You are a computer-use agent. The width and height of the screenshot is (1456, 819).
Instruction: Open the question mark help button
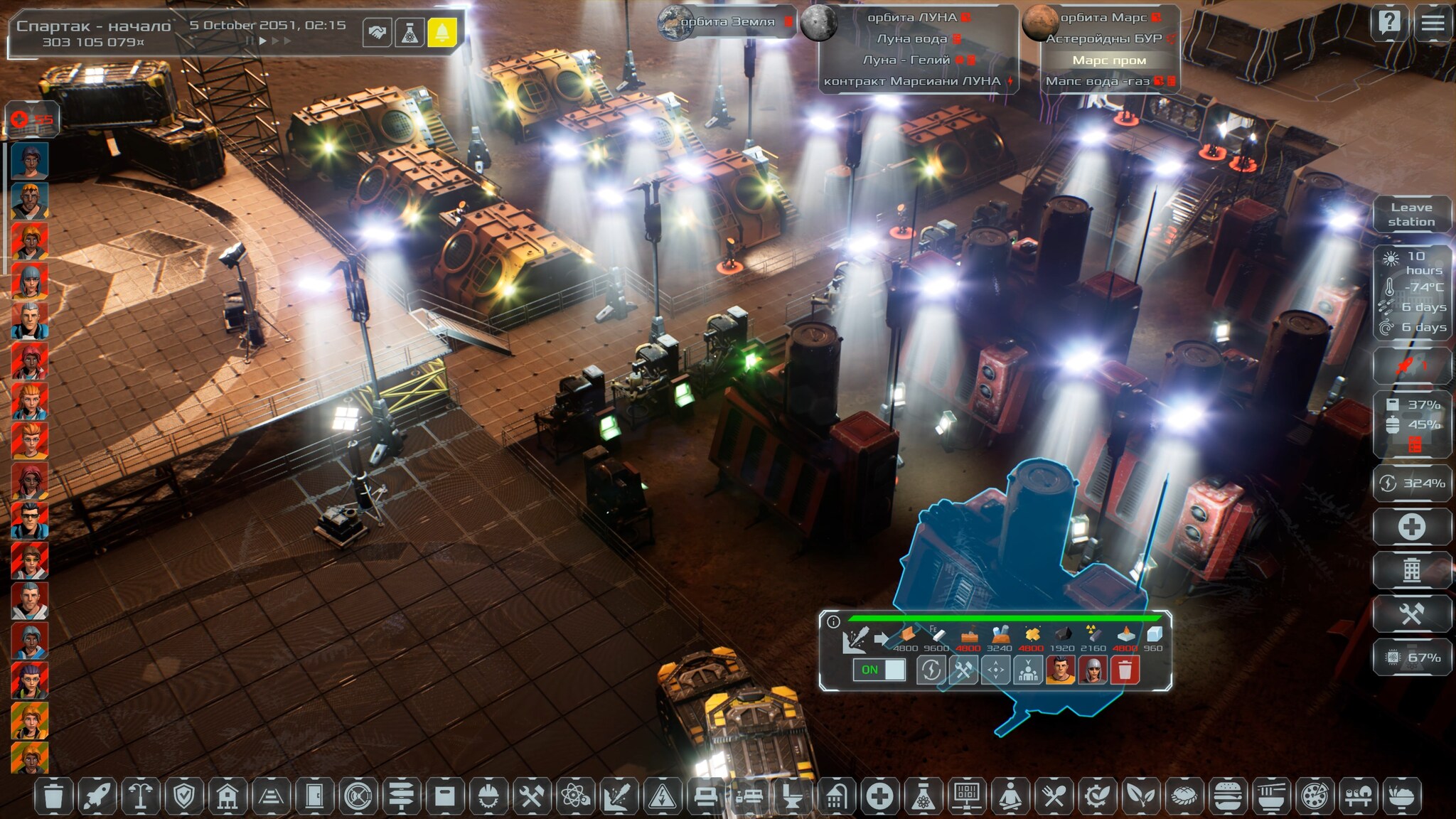1389,23
